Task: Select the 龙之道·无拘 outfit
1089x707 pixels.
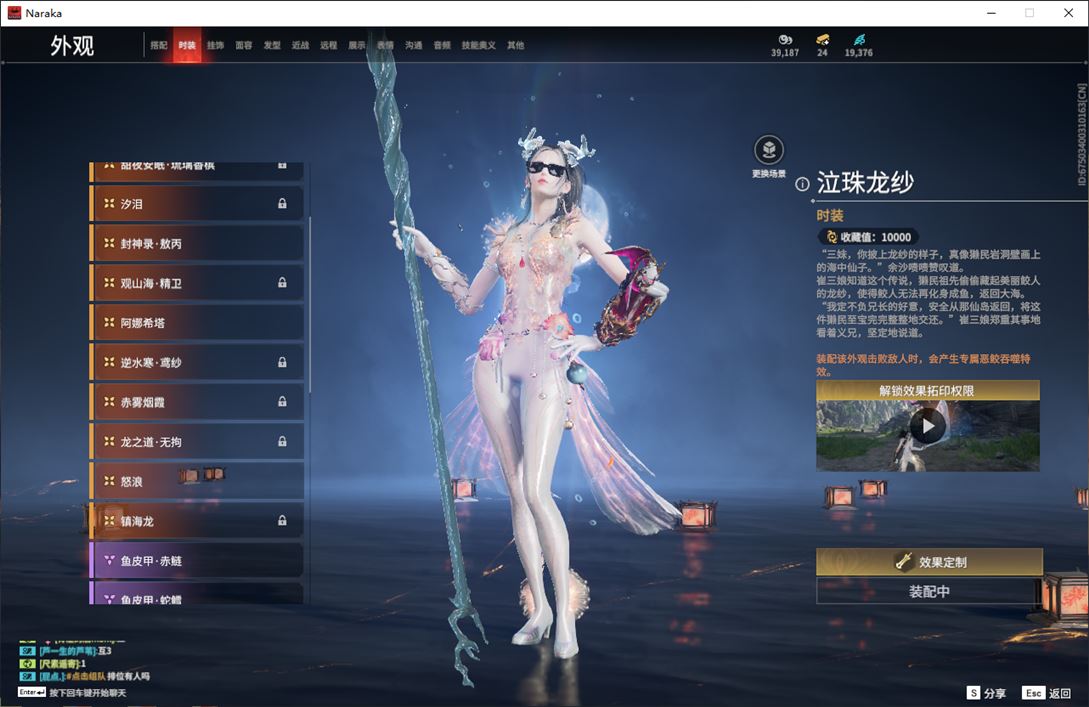Action: tap(197, 441)
